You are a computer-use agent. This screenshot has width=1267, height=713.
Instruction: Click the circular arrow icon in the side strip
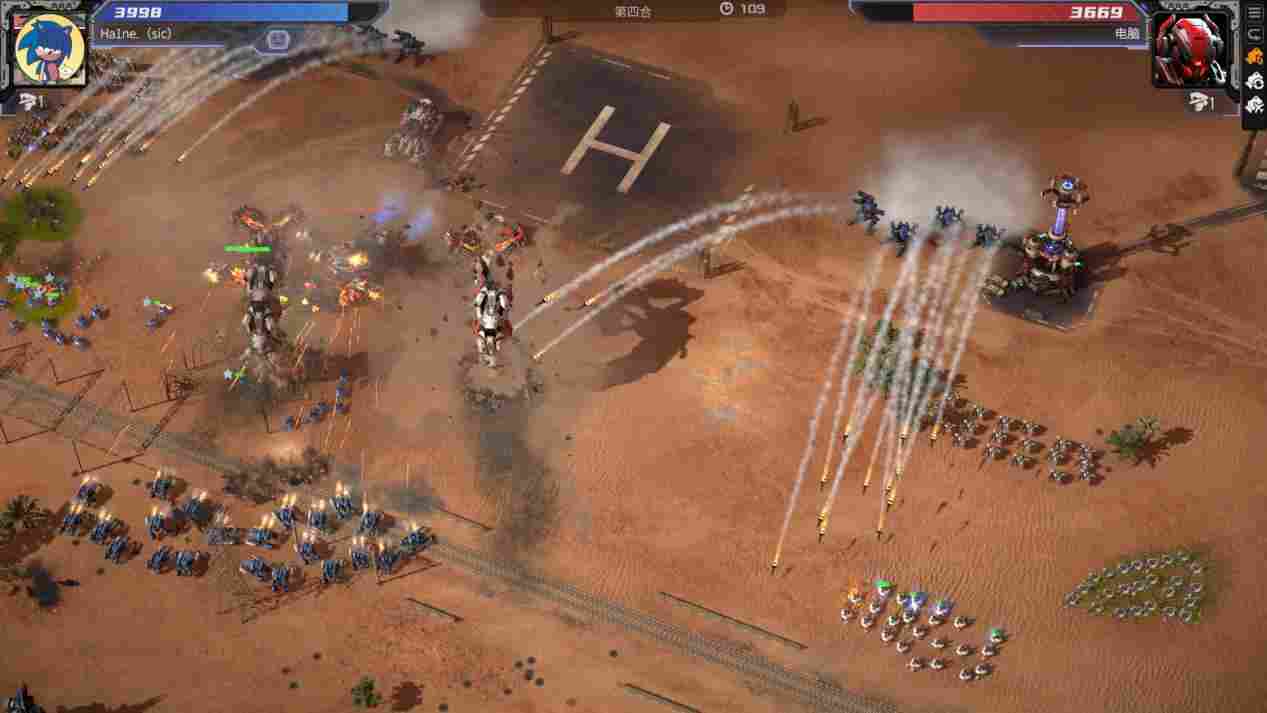coord(1255,35)
